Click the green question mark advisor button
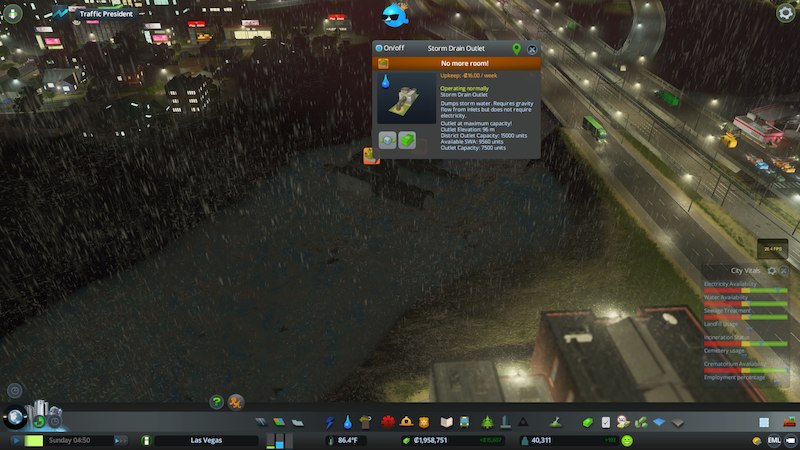 pyautogui.click(x=216, y=402)
